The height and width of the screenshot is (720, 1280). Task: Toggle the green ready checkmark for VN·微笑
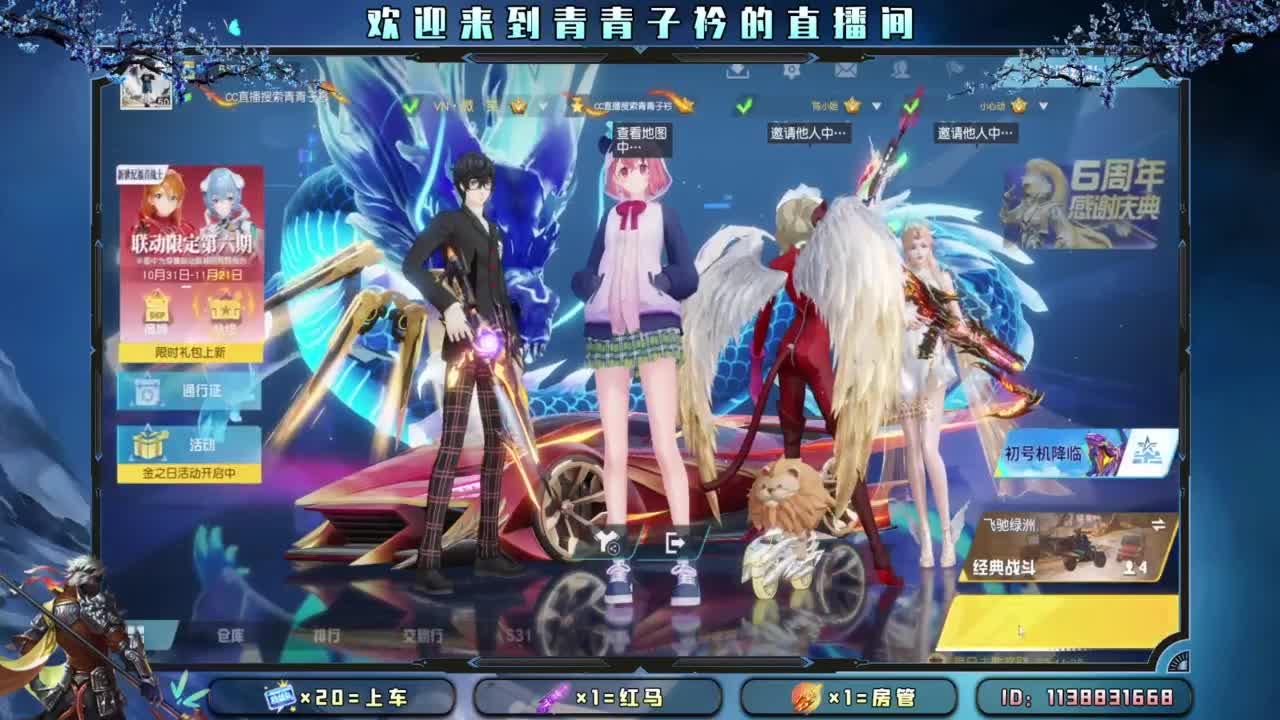coord(412,105)
